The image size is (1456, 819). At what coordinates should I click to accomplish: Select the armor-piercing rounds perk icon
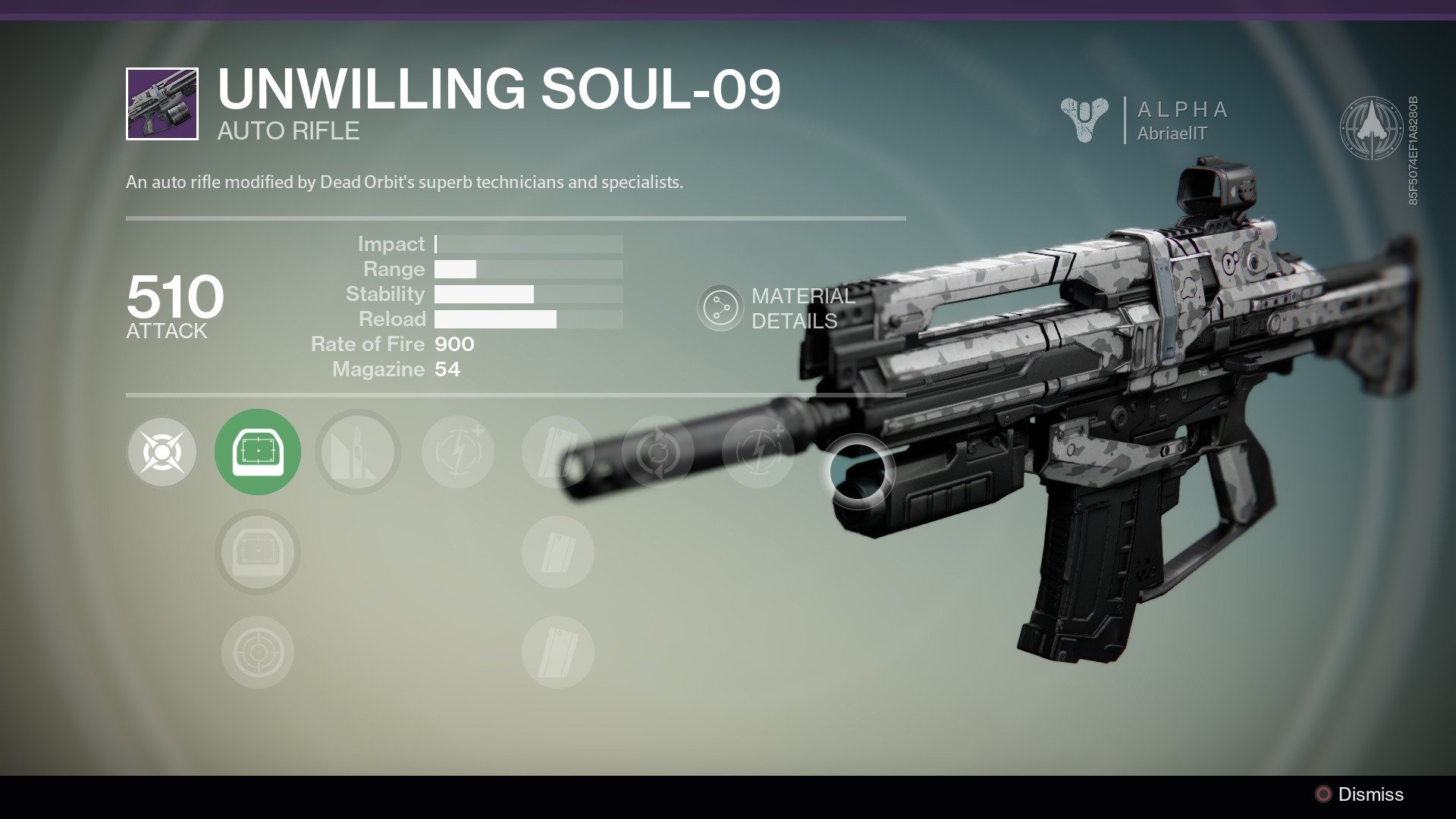coord(358,451)
